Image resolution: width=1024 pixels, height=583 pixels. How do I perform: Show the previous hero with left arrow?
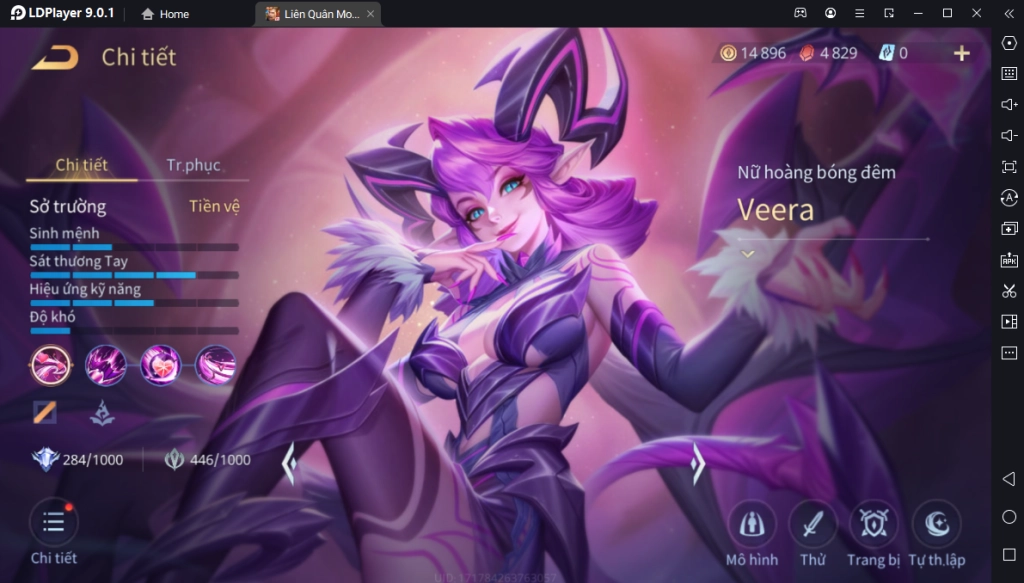pyautogui.click(x=289, y=463)
